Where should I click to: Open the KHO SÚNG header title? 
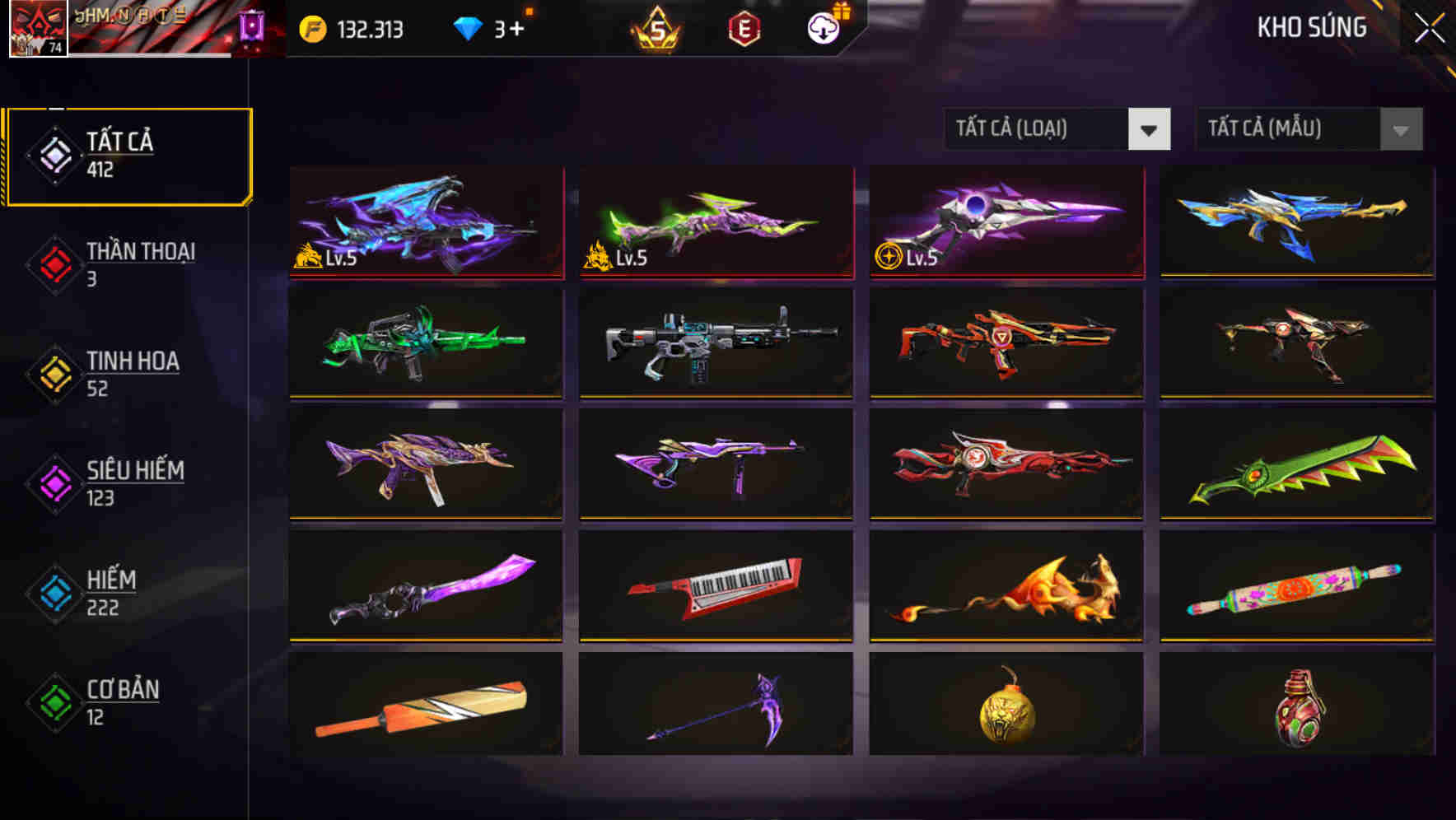tap(1311, 27)
